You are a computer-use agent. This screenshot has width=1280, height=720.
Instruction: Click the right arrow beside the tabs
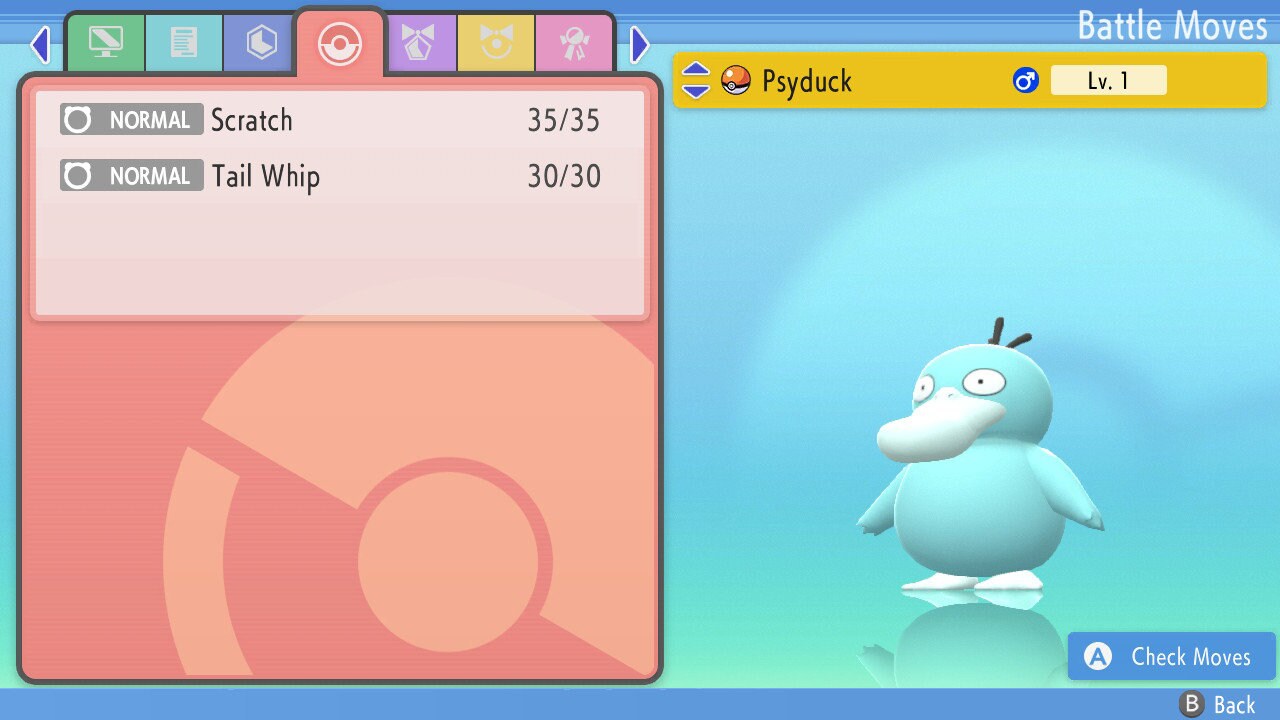640,44
